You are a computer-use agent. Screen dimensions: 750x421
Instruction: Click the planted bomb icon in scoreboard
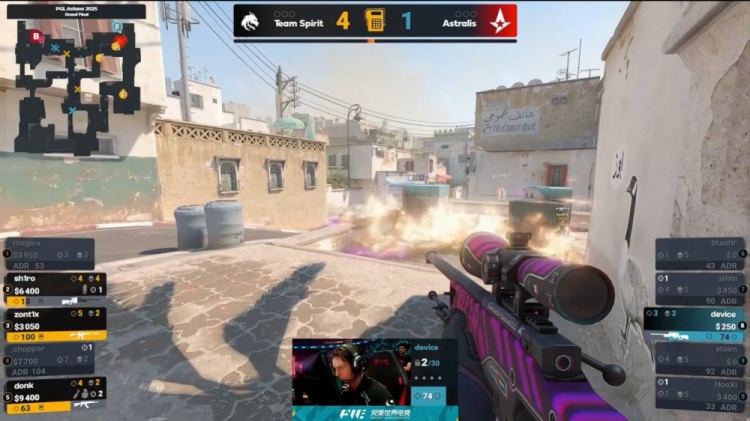click(375, 20)
